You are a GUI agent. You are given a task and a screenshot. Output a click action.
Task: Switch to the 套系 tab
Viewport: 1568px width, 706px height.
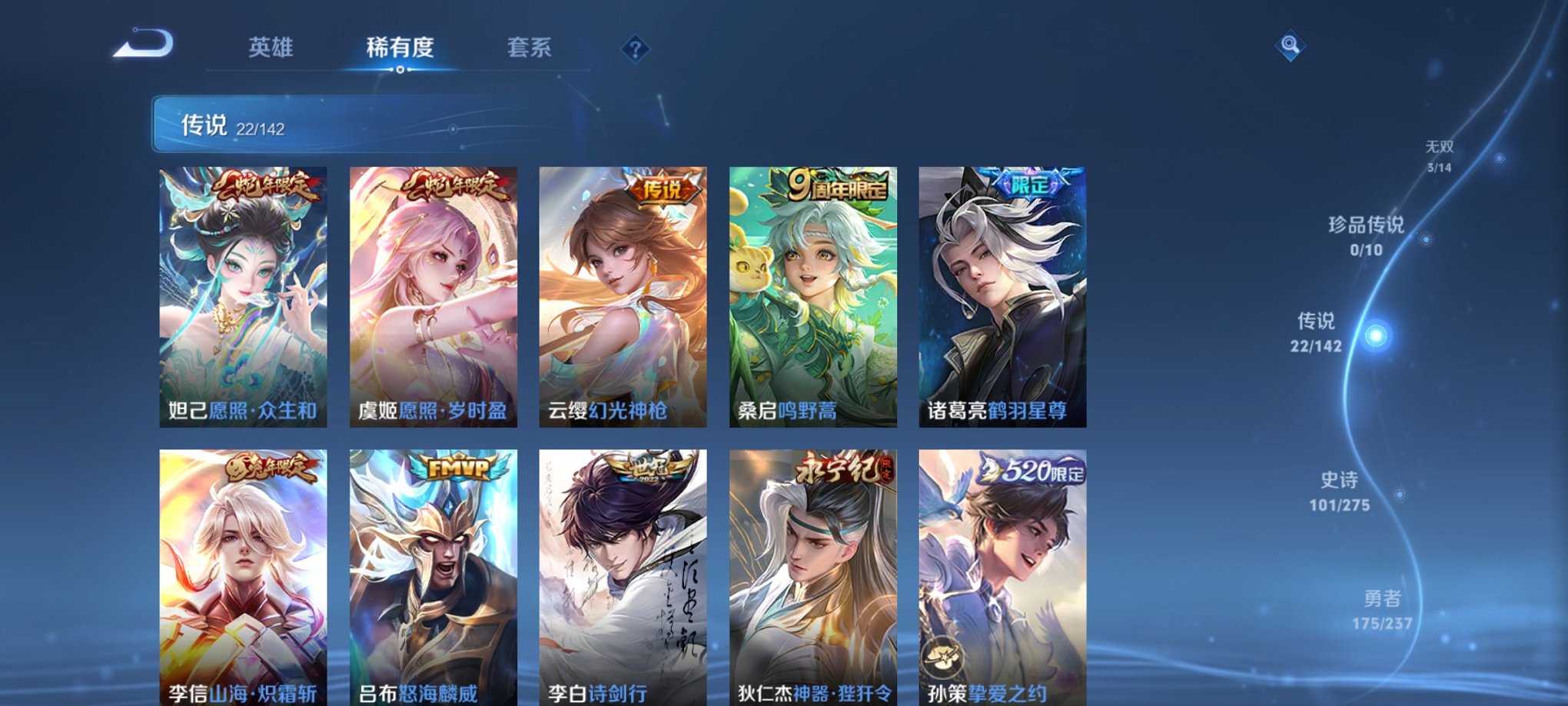tap(529, 48)
